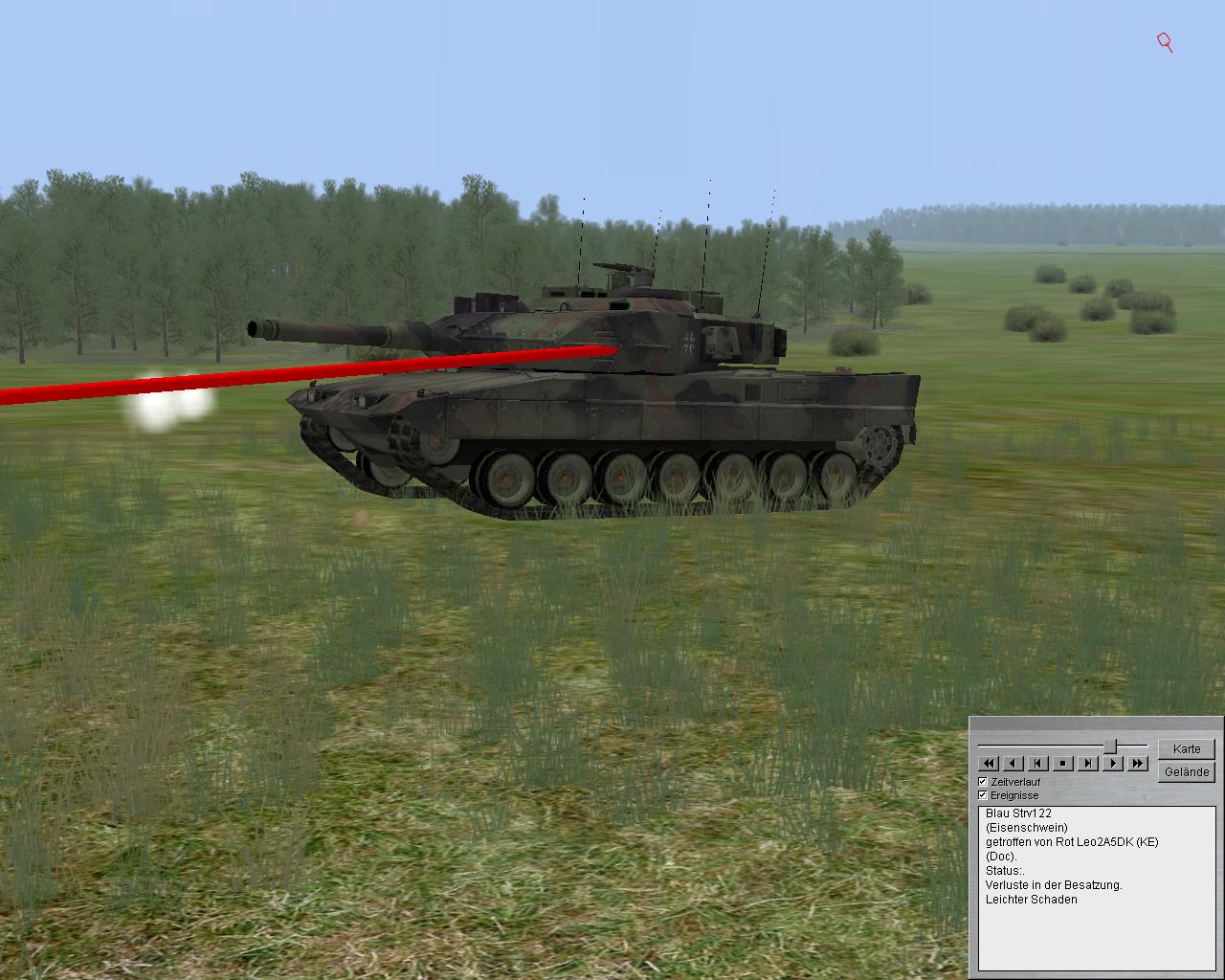Uncheck the Ereignisse checkbox
1225x980 pixels.
[x=983, y=795]
